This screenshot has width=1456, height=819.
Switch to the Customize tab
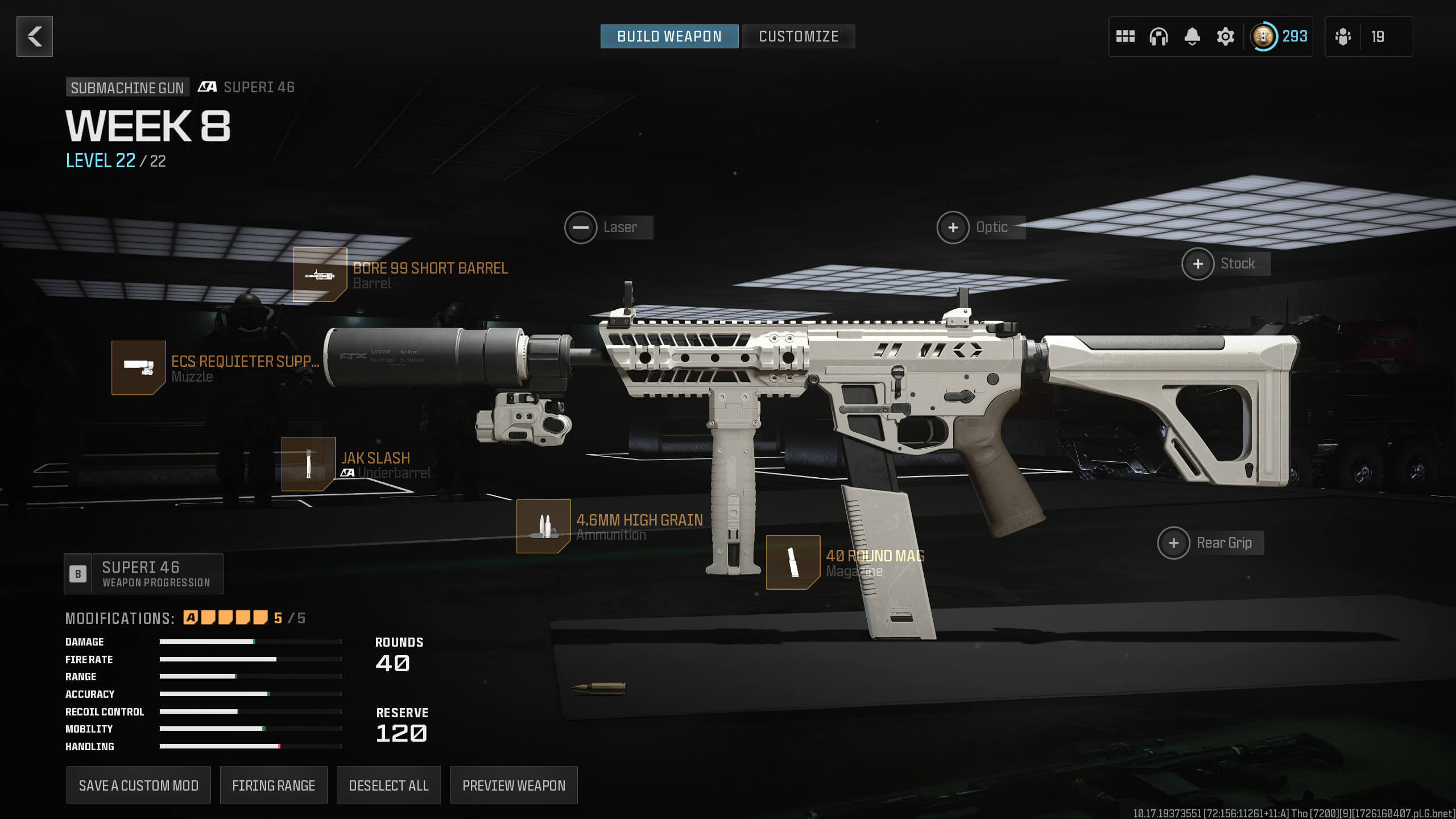[x=798, y=36]
